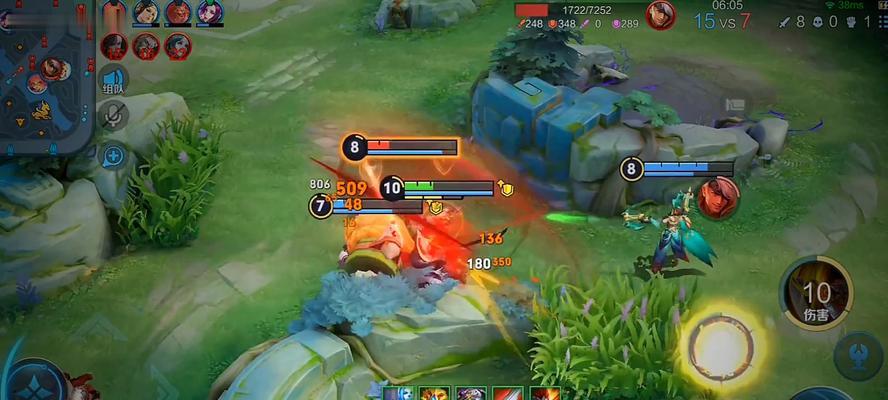This screenshot has height=400, width=888.
Task: Select the red-haired enemy target portrait
Action: (x=718, y=197)
